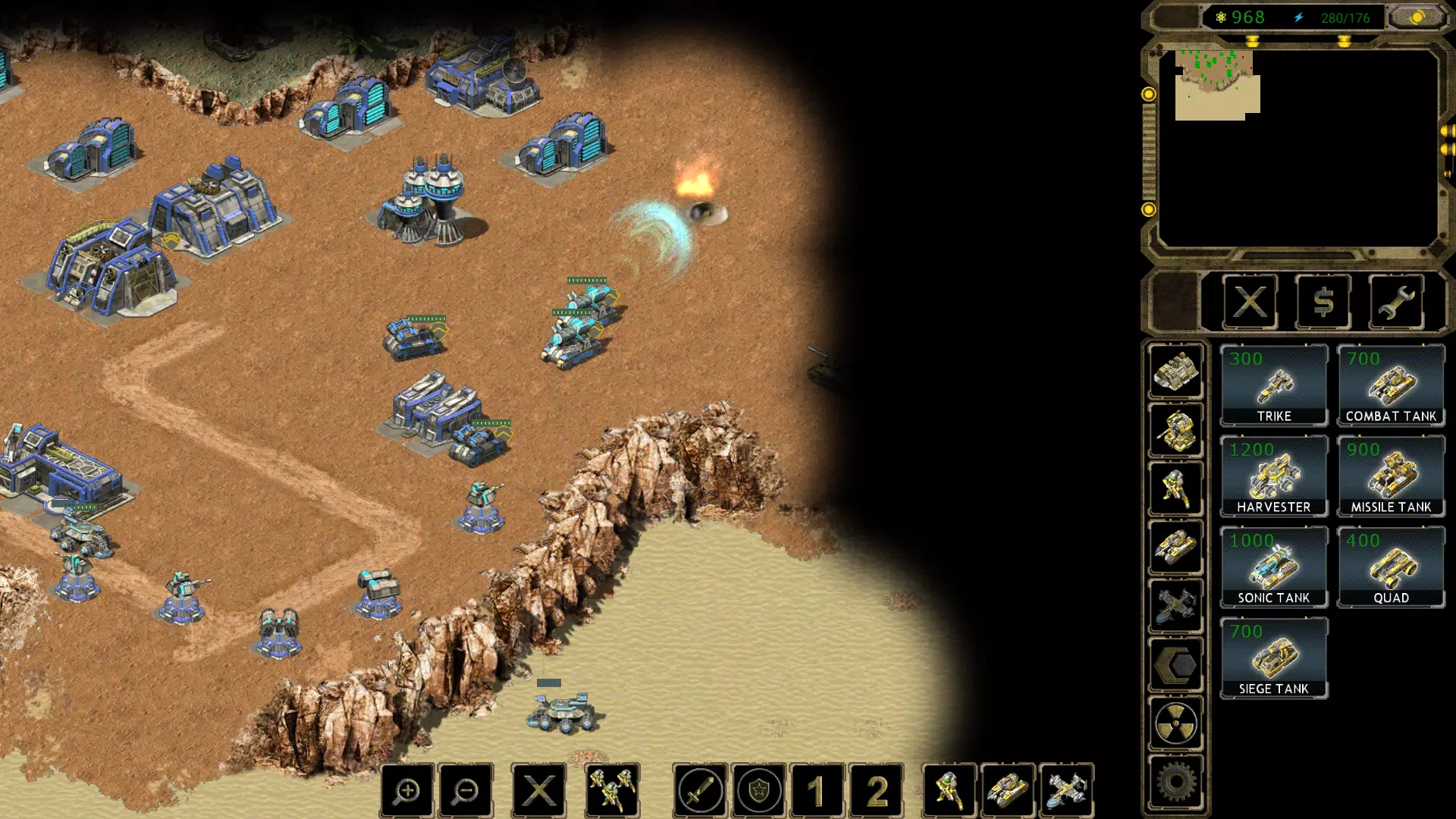Viewport: 1456px width, 819px height.
Task: Open the nuclear superweapon icon
Action: (1176, 723)
